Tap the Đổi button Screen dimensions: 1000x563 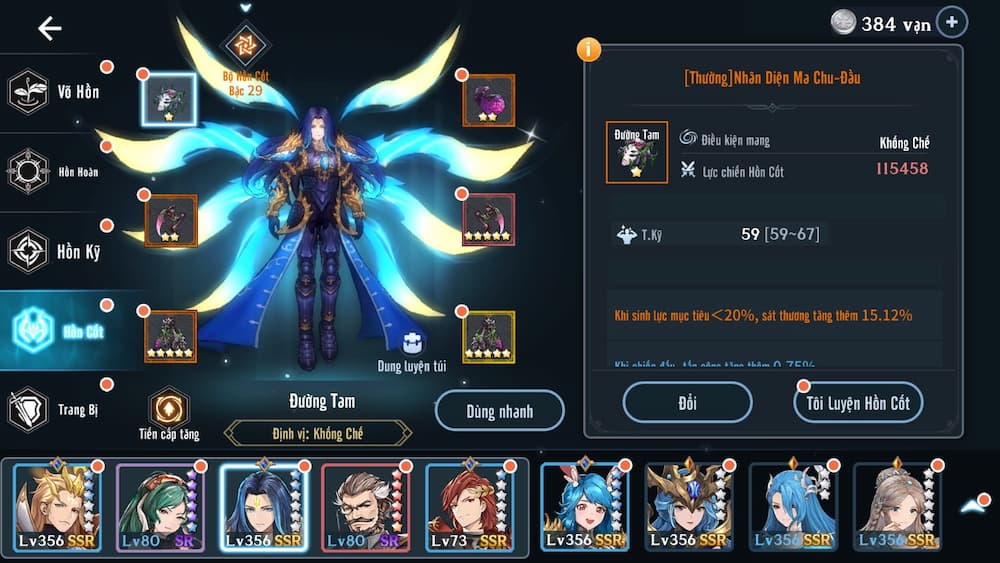[687, 403]
